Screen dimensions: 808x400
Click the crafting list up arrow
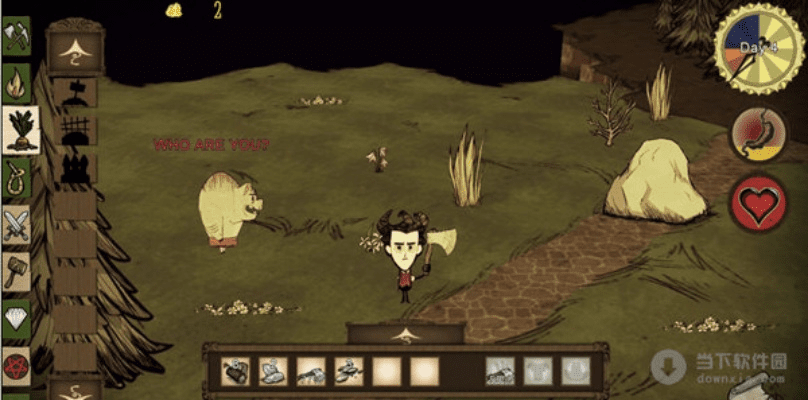click(75, 50)
